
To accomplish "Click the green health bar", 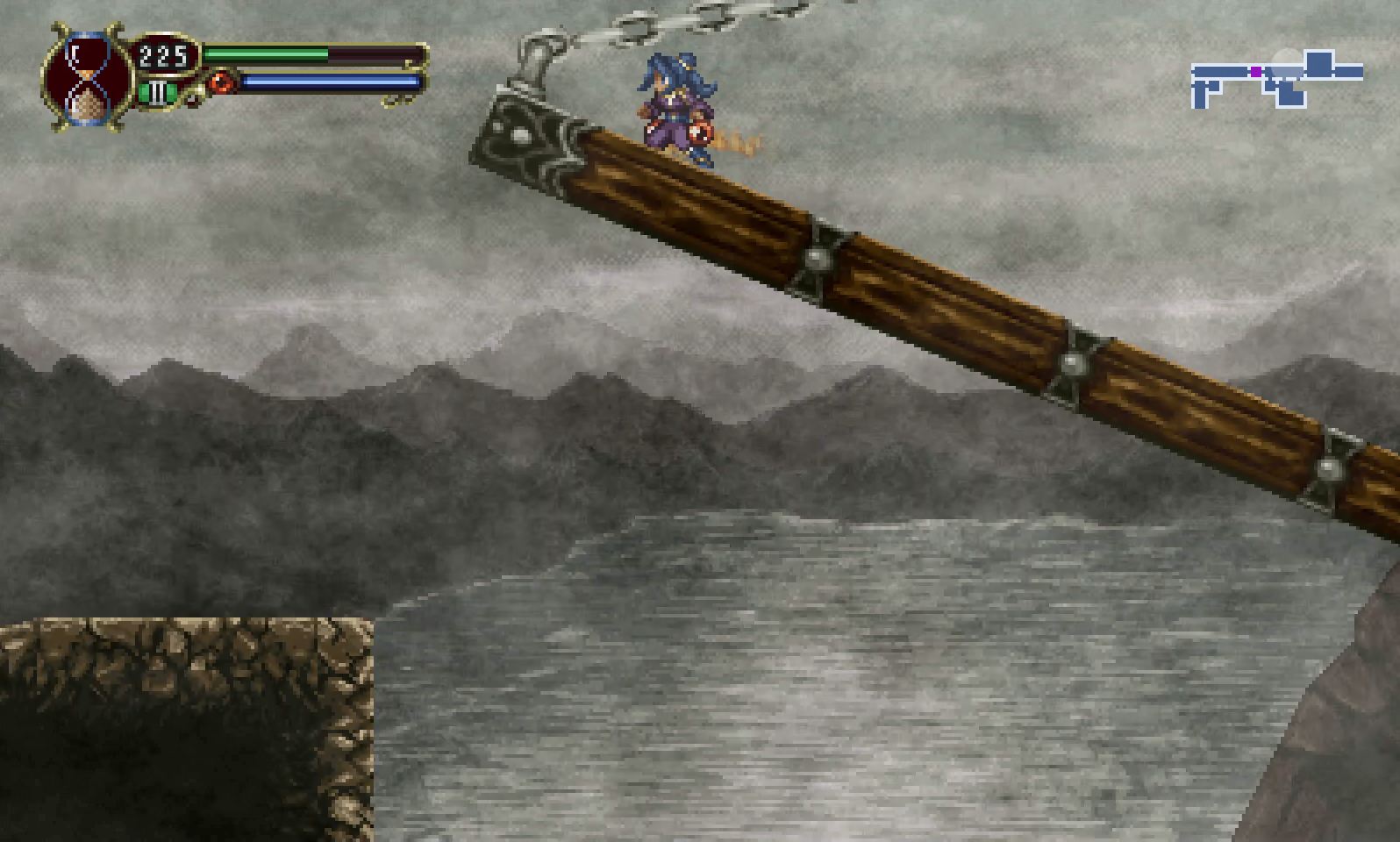I will 263,54.
